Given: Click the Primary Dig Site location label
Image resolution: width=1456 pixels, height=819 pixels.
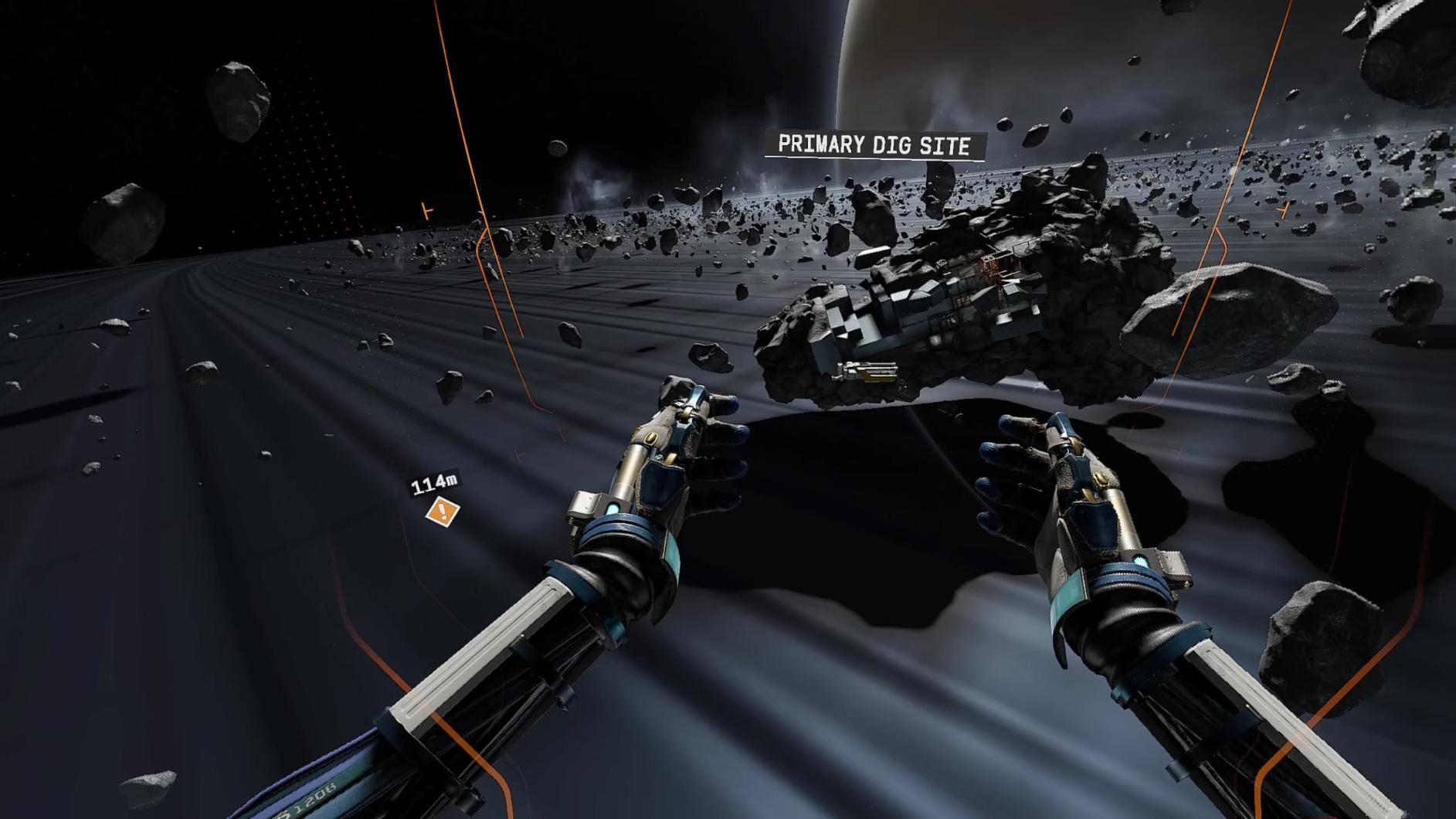Looking at the screenshot, I should tap(874, 145).
